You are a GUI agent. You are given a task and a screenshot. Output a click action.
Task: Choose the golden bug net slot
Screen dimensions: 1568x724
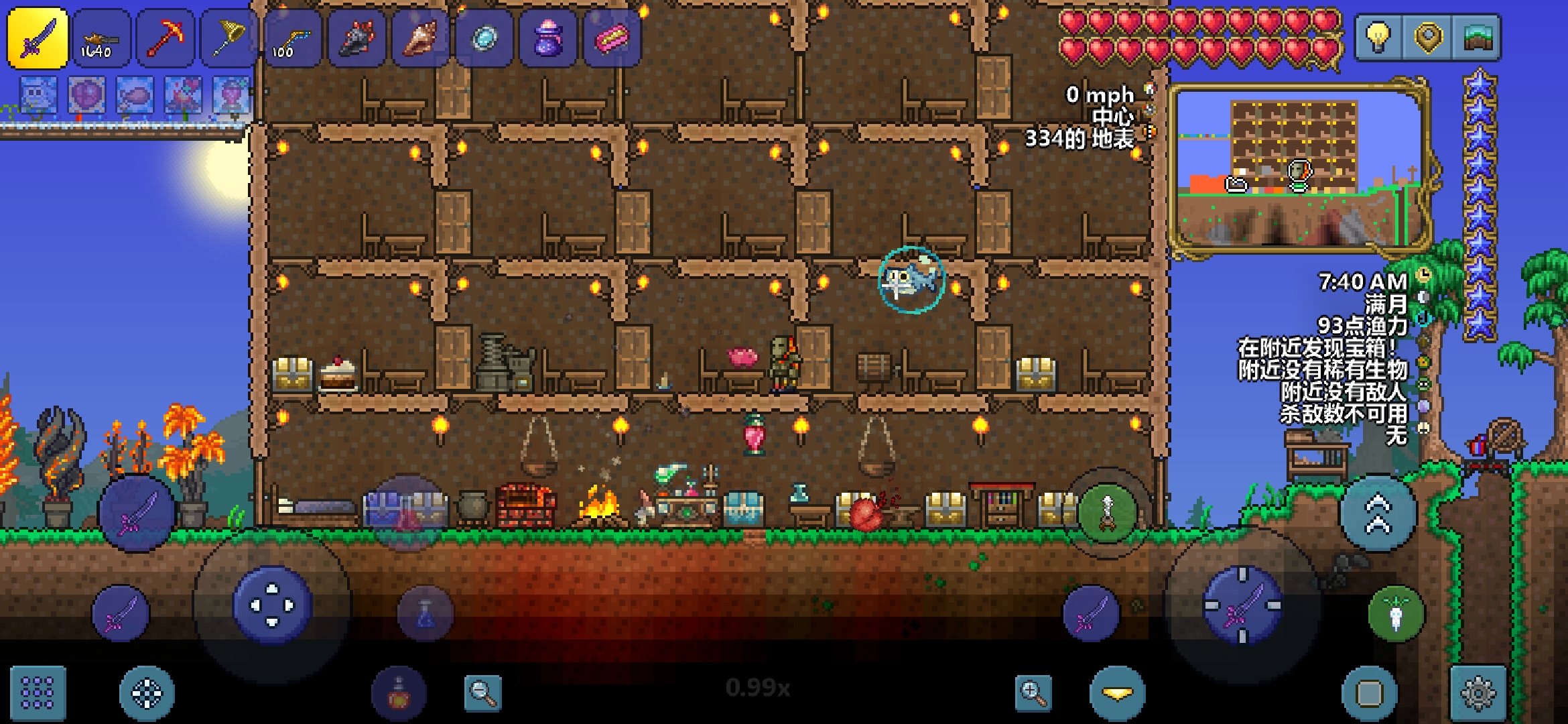[x=229, y=38]
